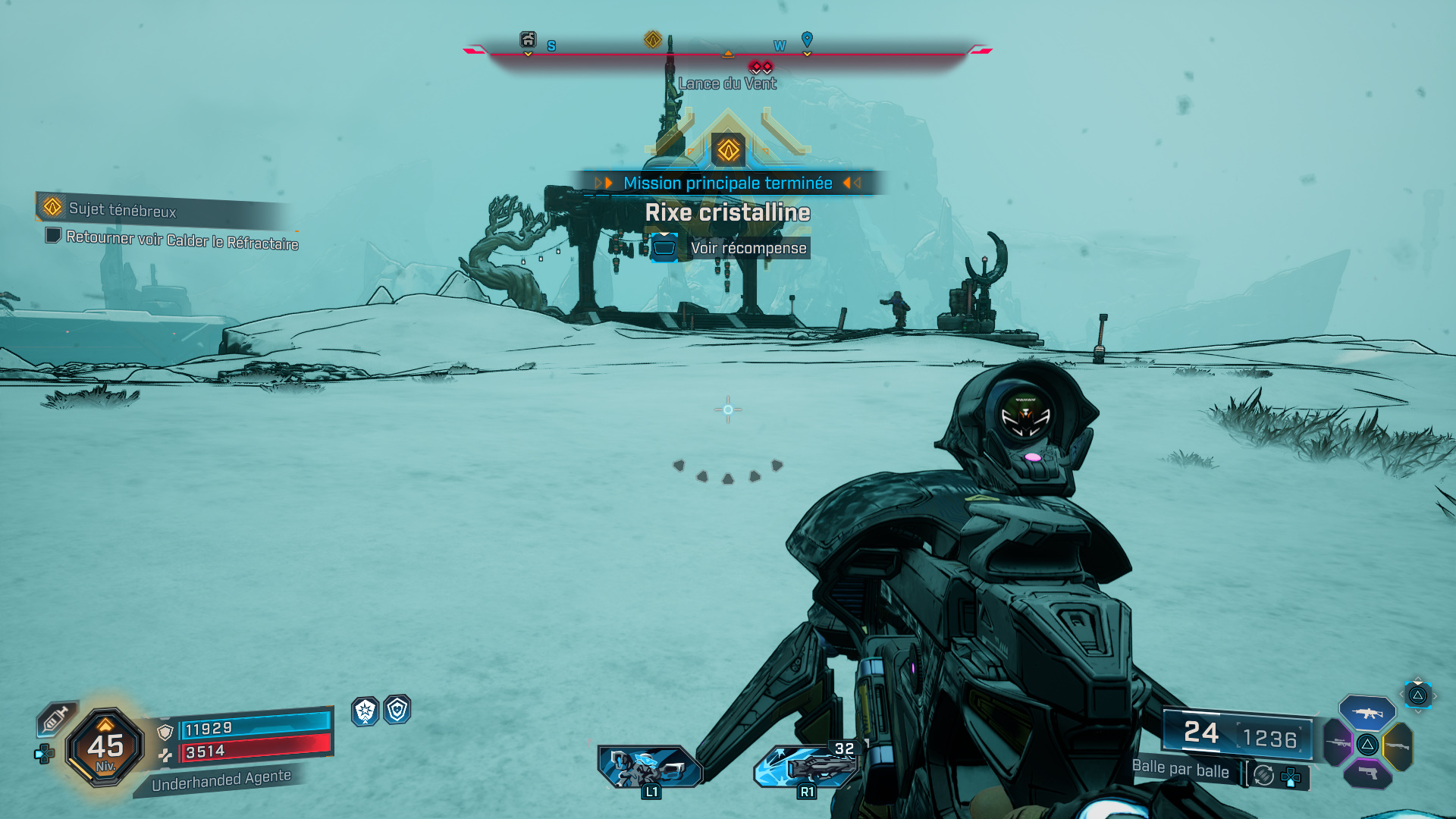Select the assault rifle weapon slot
Viewport: 1456px width, 819px height.
click(1367, 713)
